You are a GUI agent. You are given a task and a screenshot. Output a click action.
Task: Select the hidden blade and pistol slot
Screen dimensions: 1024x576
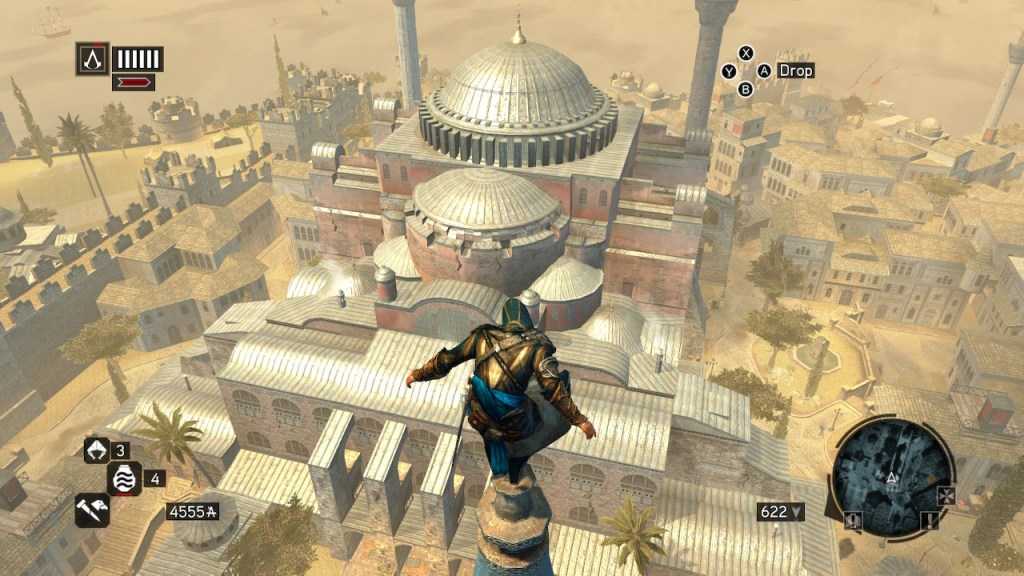[x=91, y=508]
